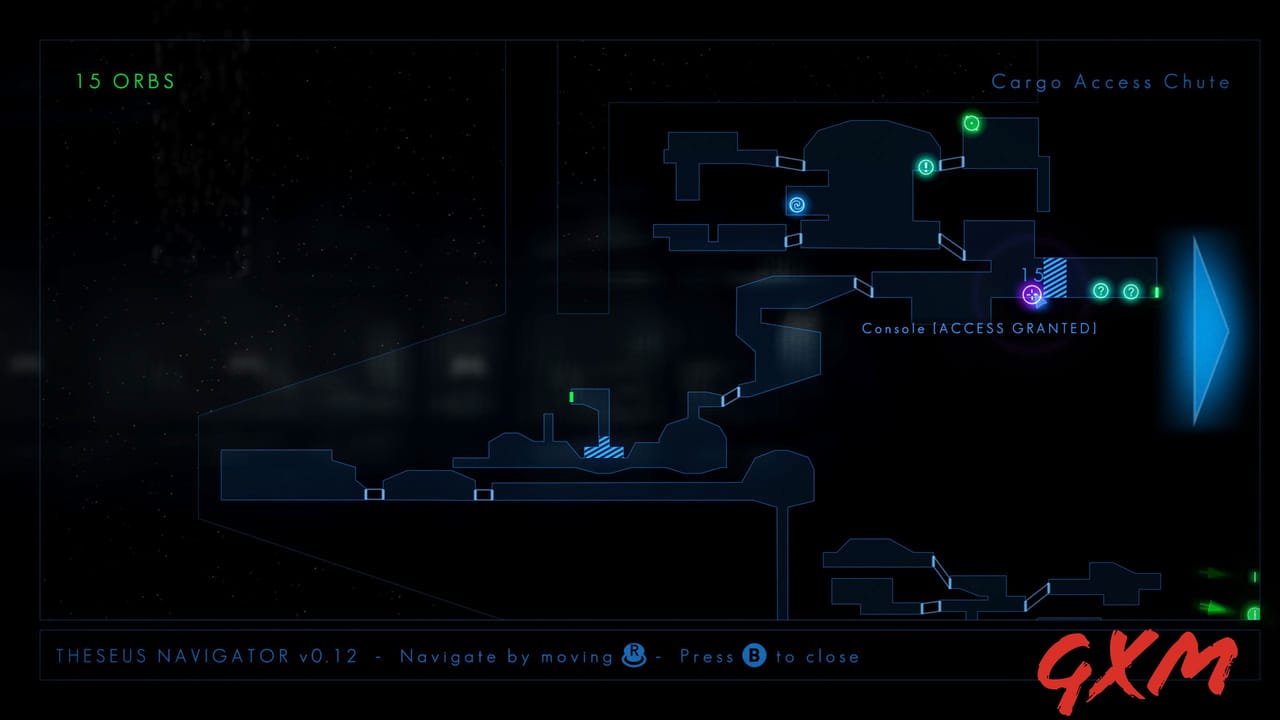This screenshot has height=720, width=1280.
Task: Toggle the small green marker above the lower-left platform
Action: 571,397
